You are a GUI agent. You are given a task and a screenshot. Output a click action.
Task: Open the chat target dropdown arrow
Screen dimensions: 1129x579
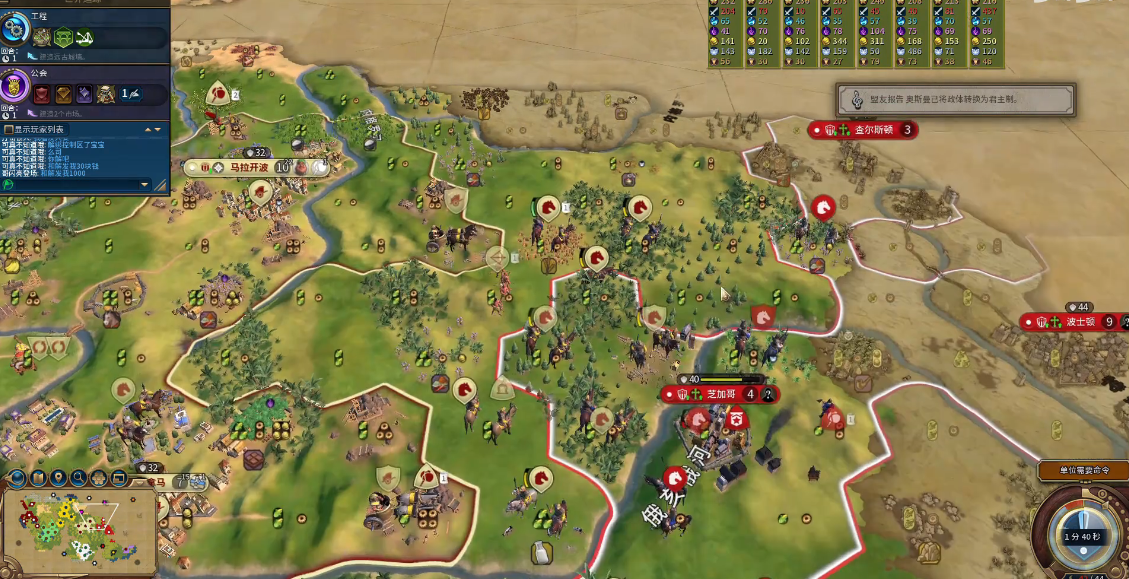tap(145, 185)
